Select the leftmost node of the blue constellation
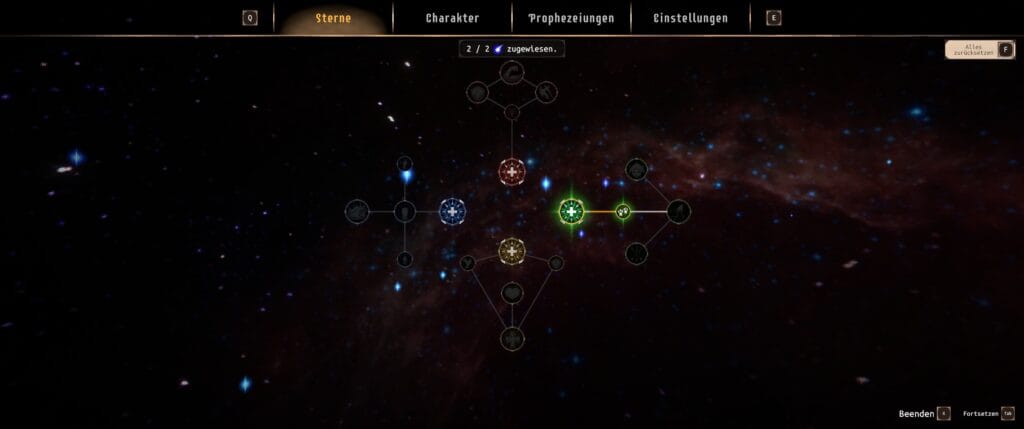The image size is (1024, 429). 357,211
